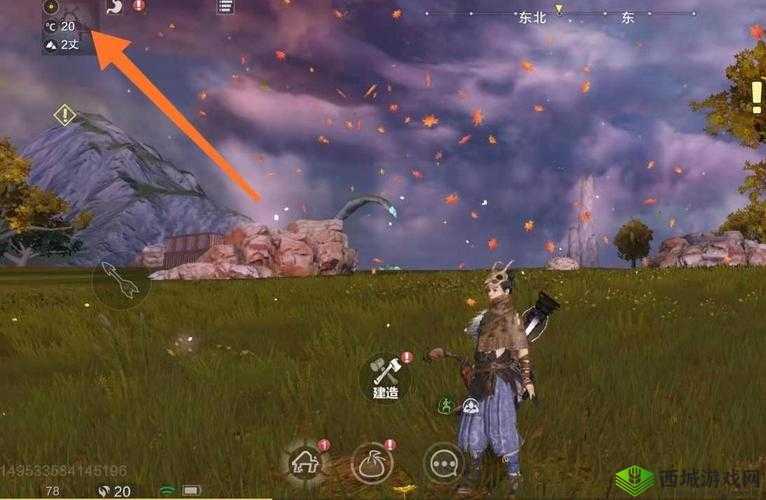Select the diamond exclamation quest marker
Screen dimensions: 766x500
pos(66,115)
